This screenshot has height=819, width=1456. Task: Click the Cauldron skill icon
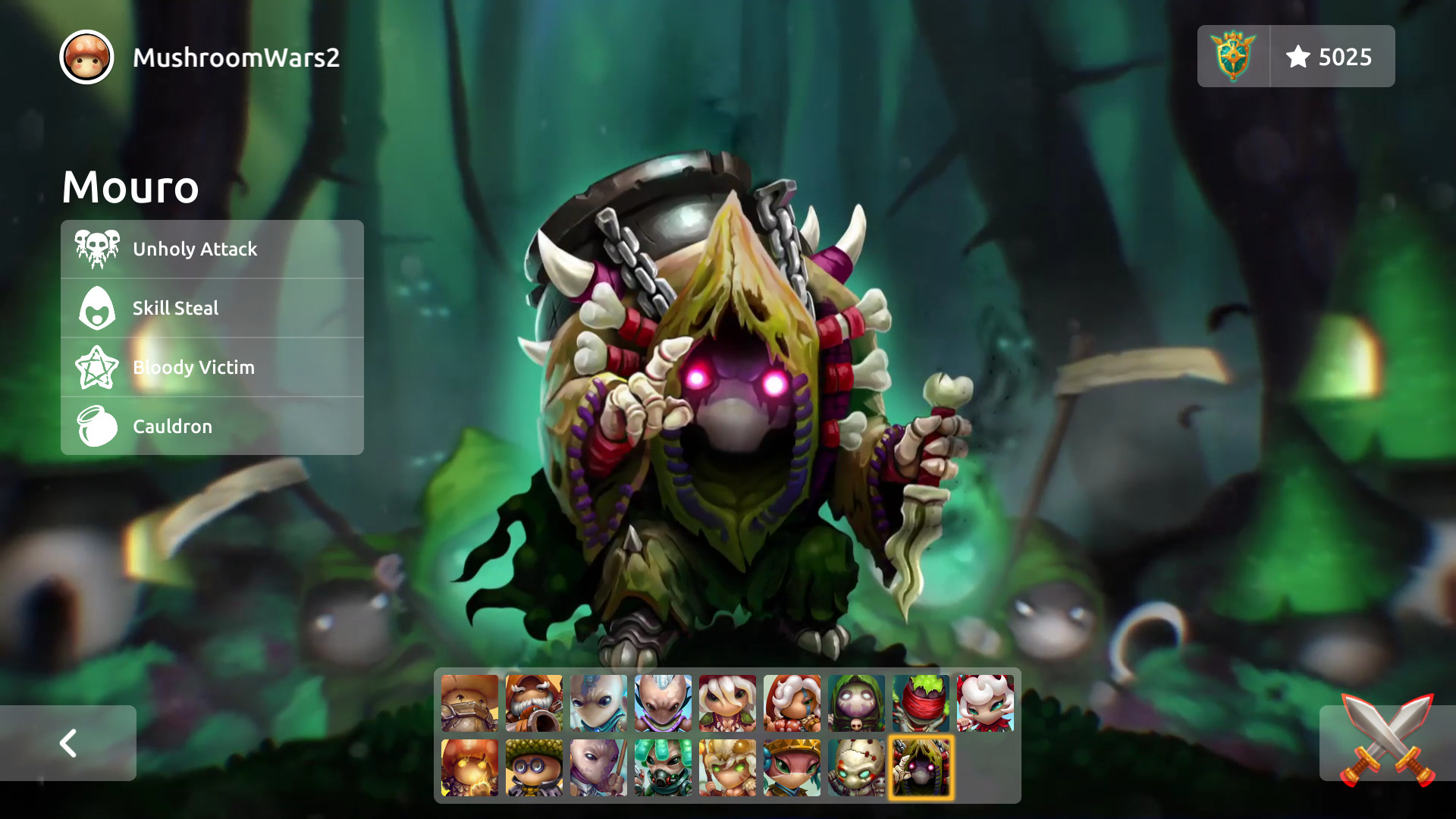tap(96, 426)
